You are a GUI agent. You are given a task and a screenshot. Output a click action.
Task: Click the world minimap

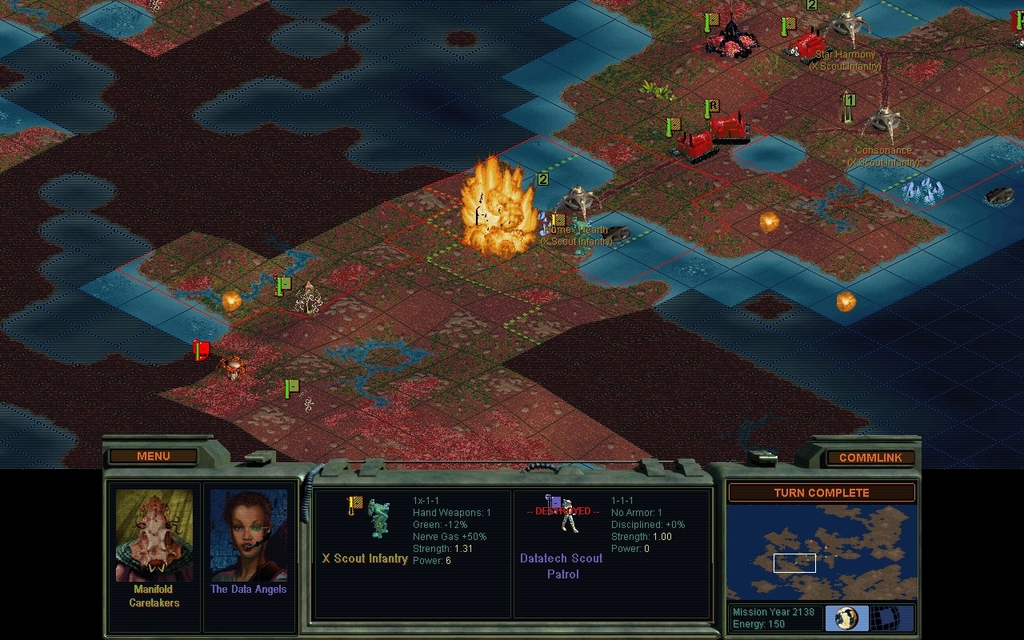821,552
